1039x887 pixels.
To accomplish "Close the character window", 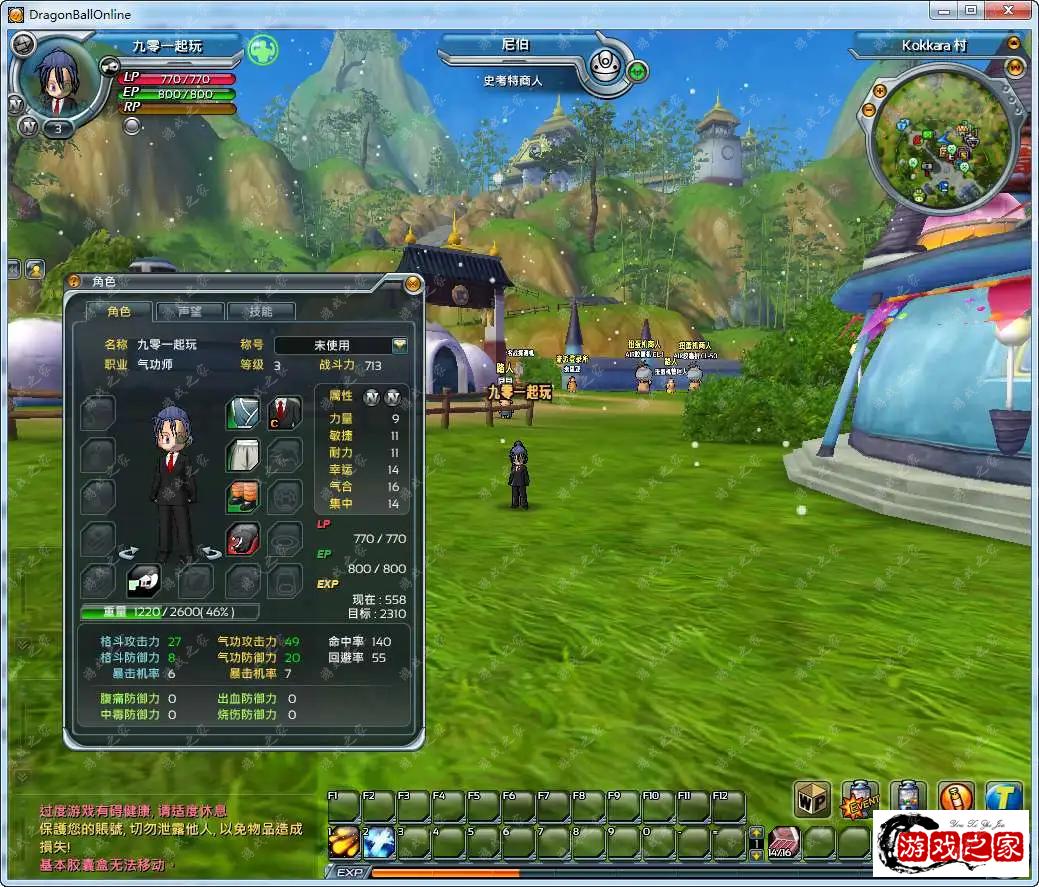I will coord(412,283).
